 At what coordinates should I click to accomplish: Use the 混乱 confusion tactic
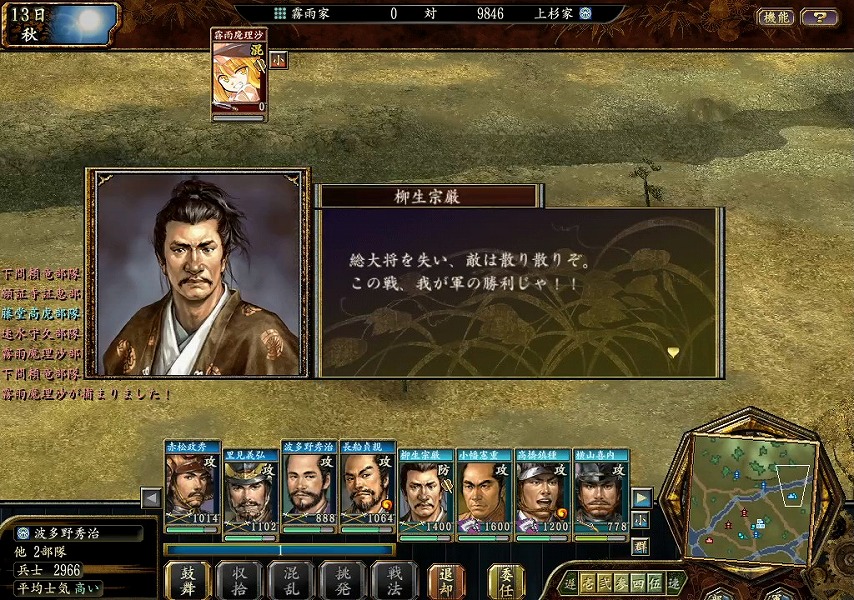pyautogui.click(x=290, y=580)
